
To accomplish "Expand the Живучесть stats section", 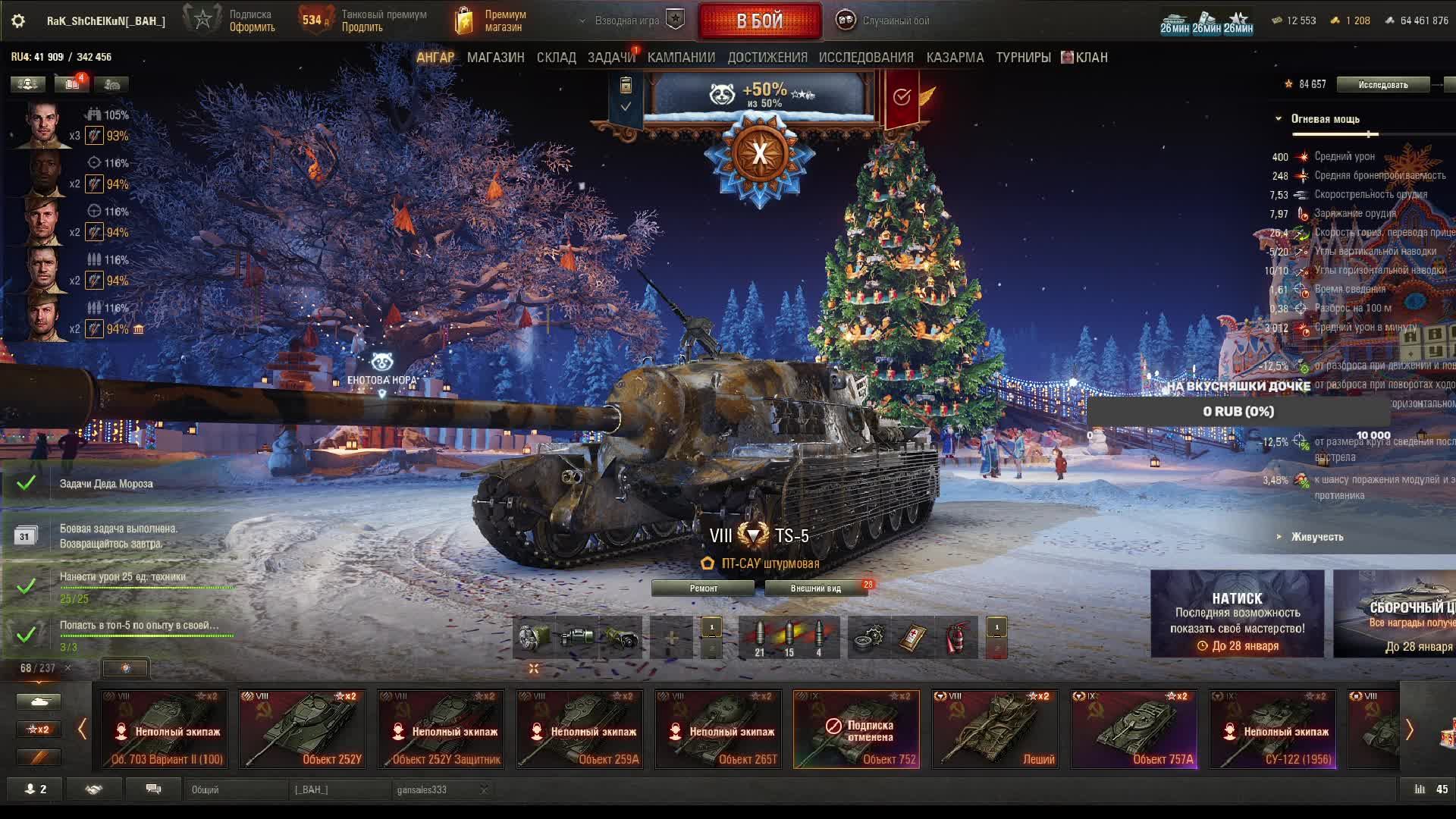I will click(x=1316, y=537).
